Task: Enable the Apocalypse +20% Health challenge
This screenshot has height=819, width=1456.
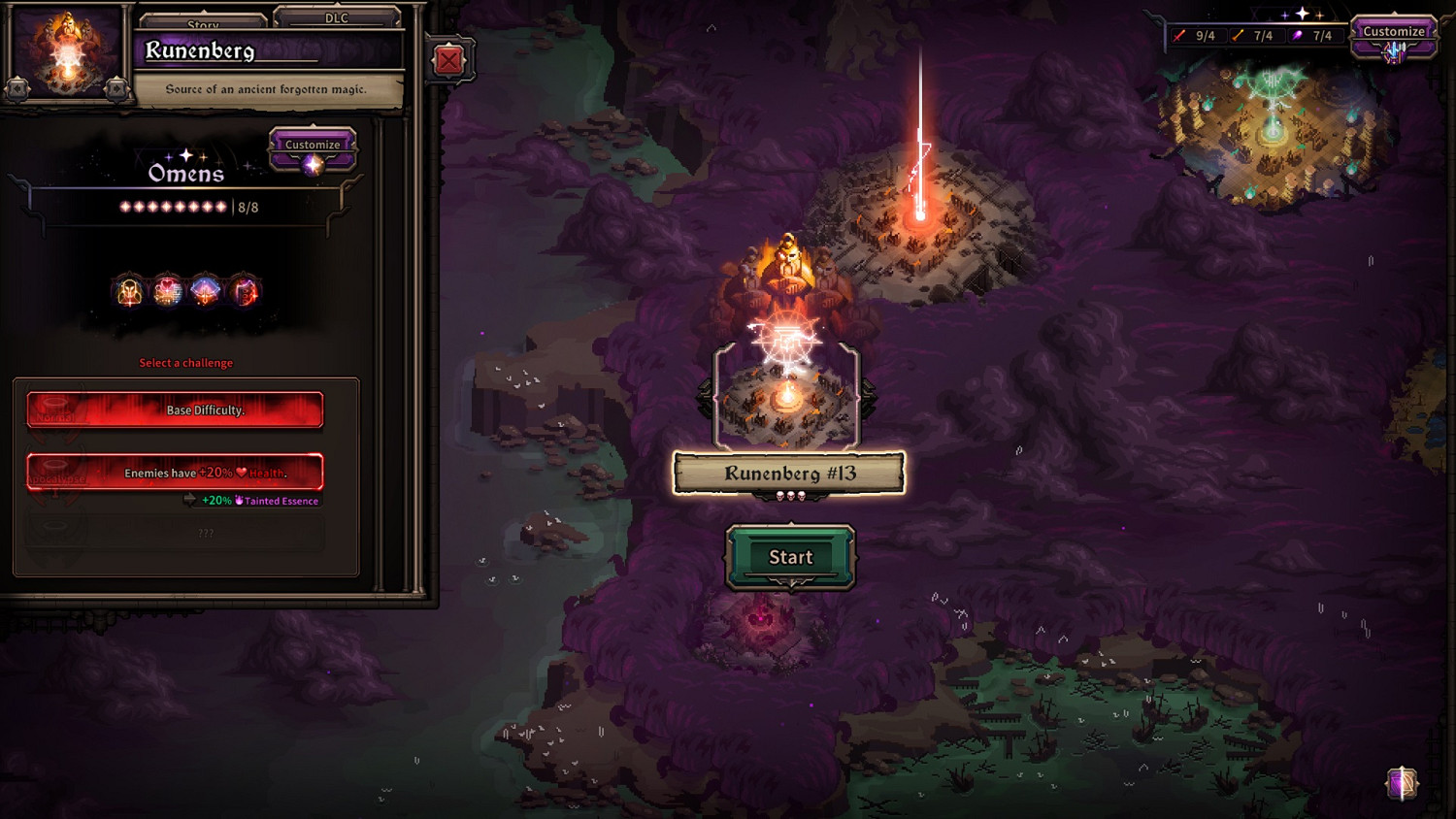Action: [x=175, y=474]
